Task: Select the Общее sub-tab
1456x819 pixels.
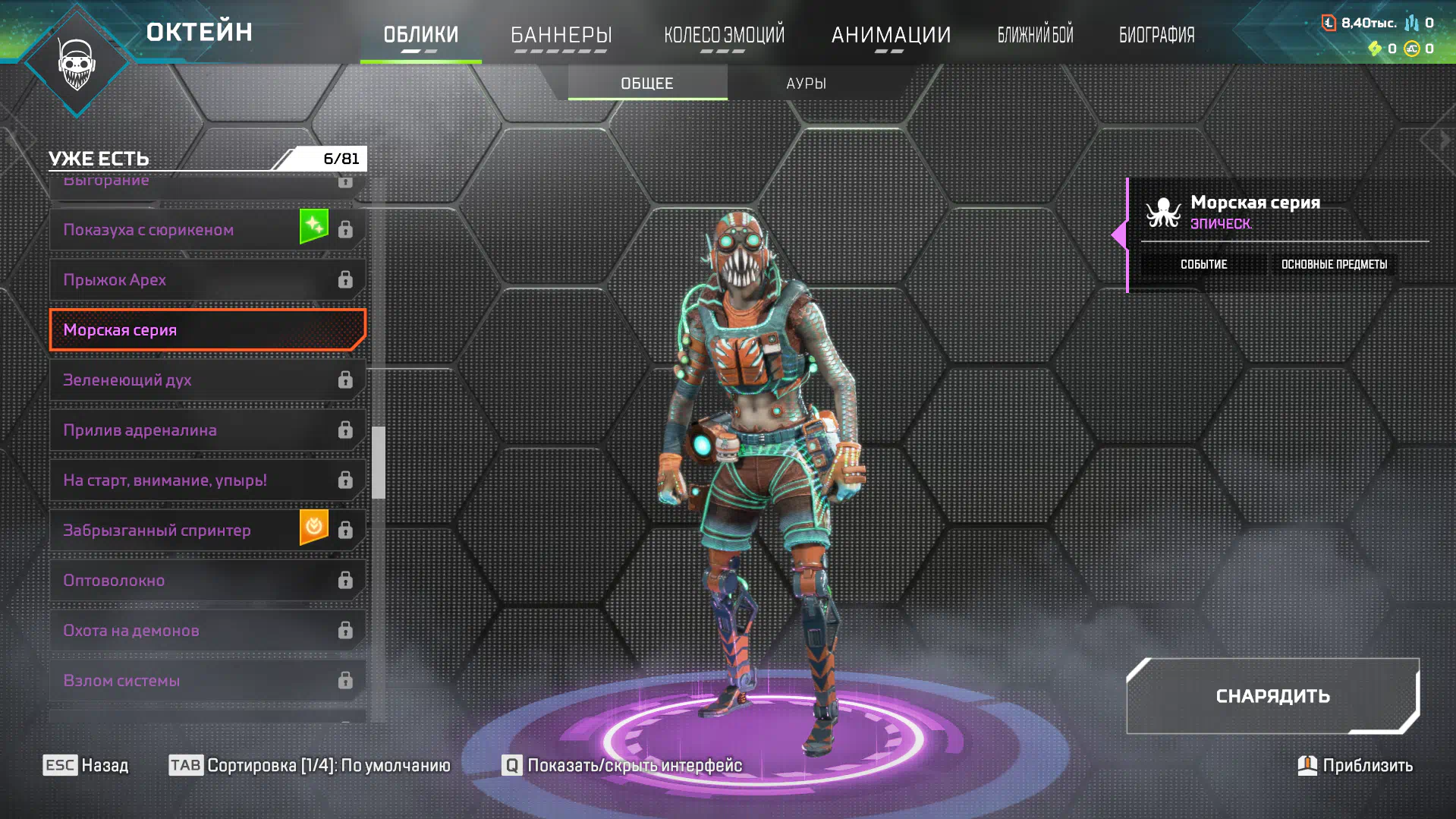Action: (x=647, y=83)
